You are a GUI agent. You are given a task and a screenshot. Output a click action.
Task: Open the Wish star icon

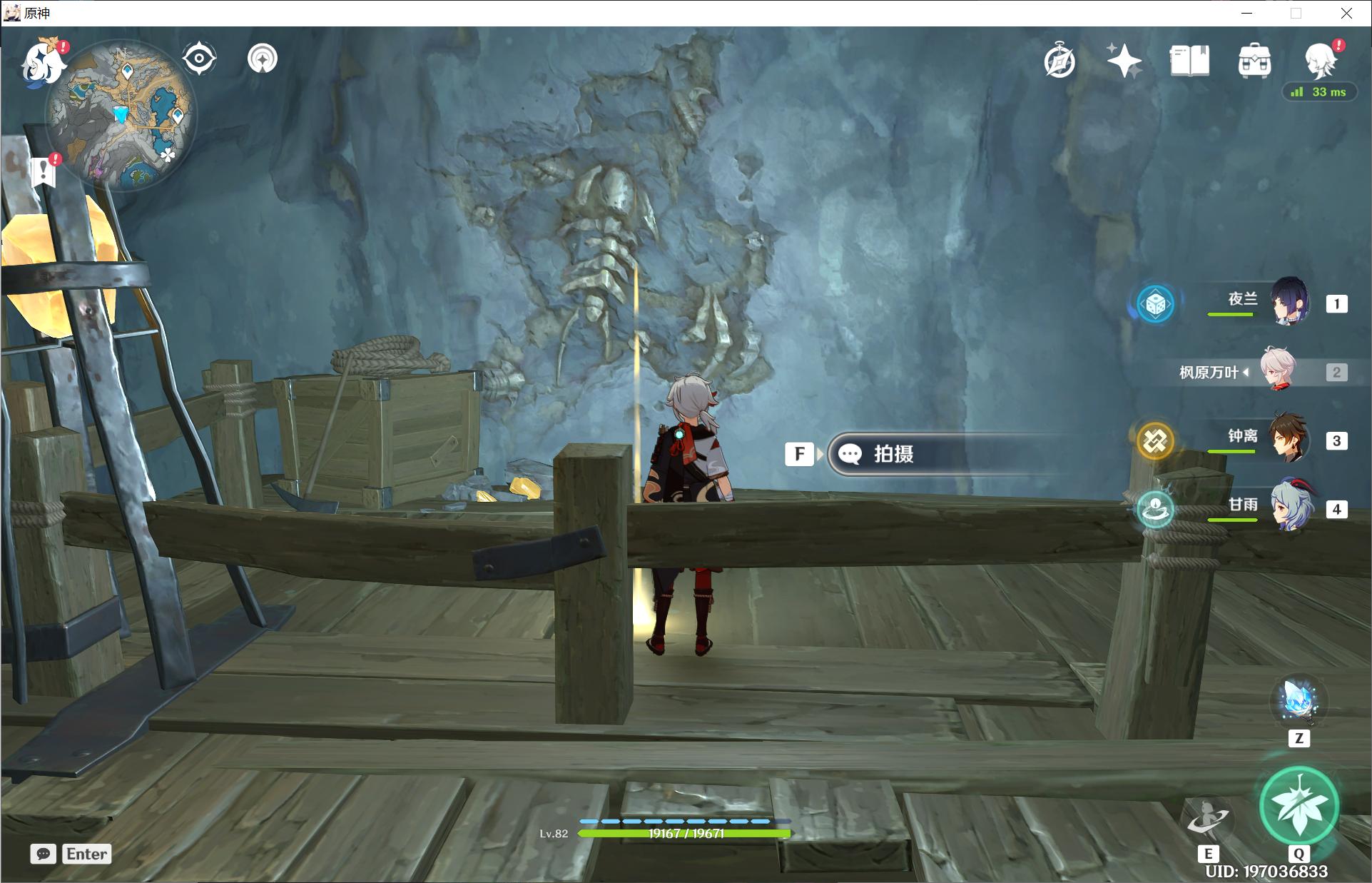pyautogui.click(x=1124, y=61)
